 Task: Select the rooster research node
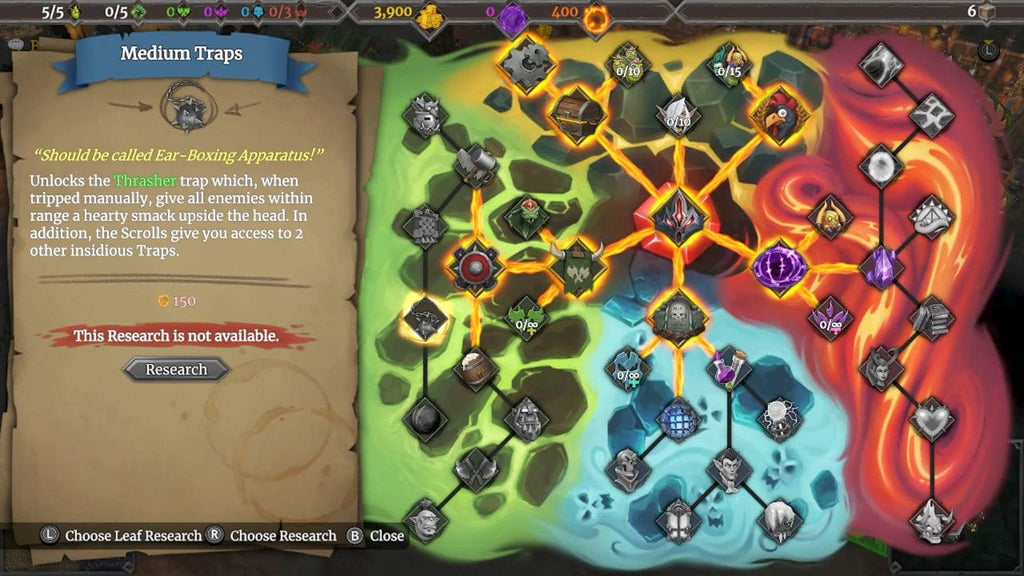point(778,114)
